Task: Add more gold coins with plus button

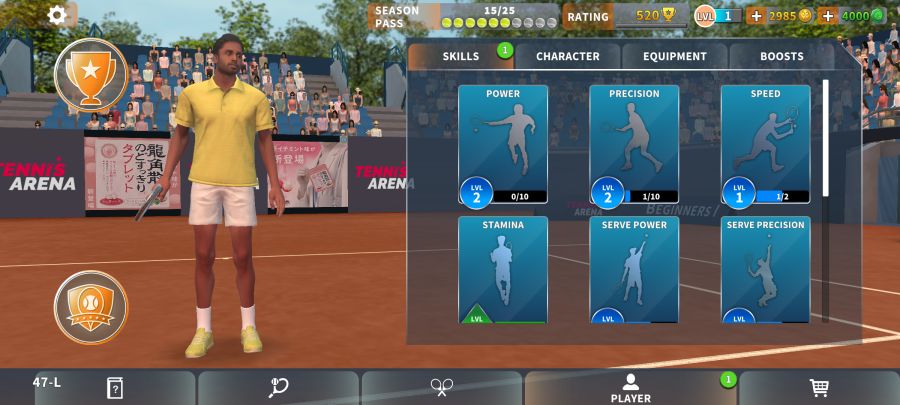Action: pos(756,16)
